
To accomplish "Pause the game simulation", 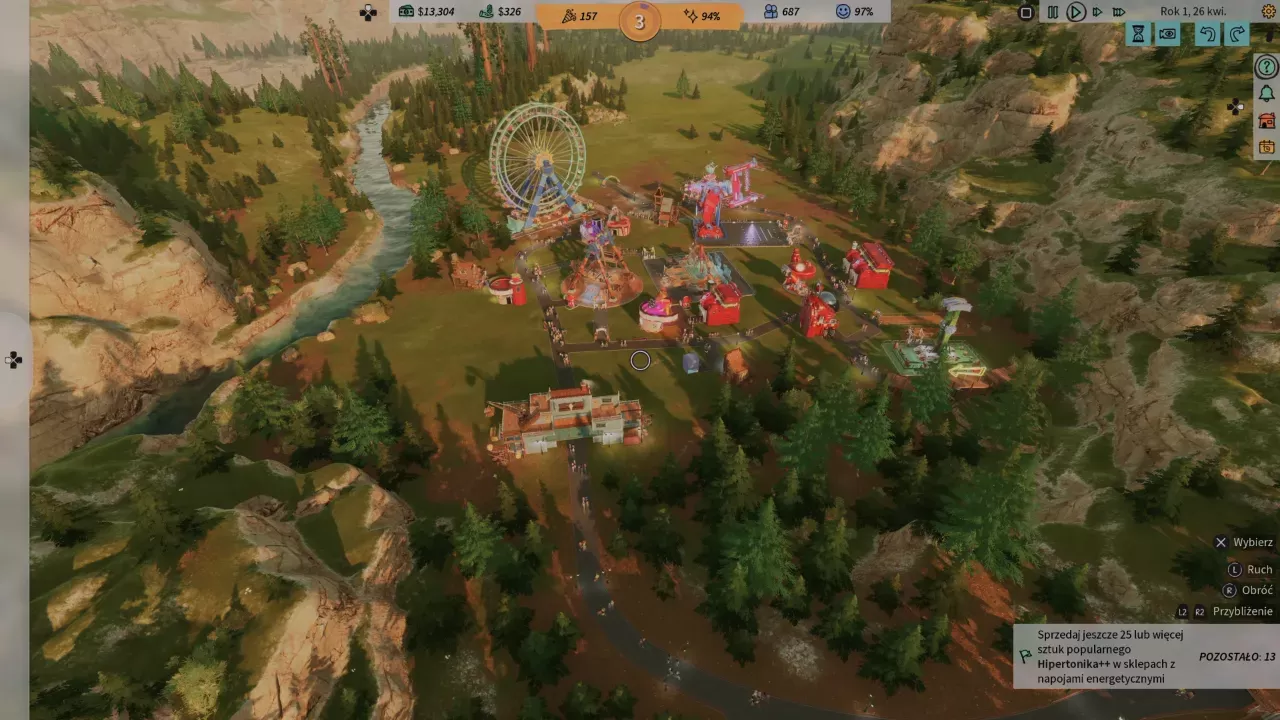I will click(1052, 12).
